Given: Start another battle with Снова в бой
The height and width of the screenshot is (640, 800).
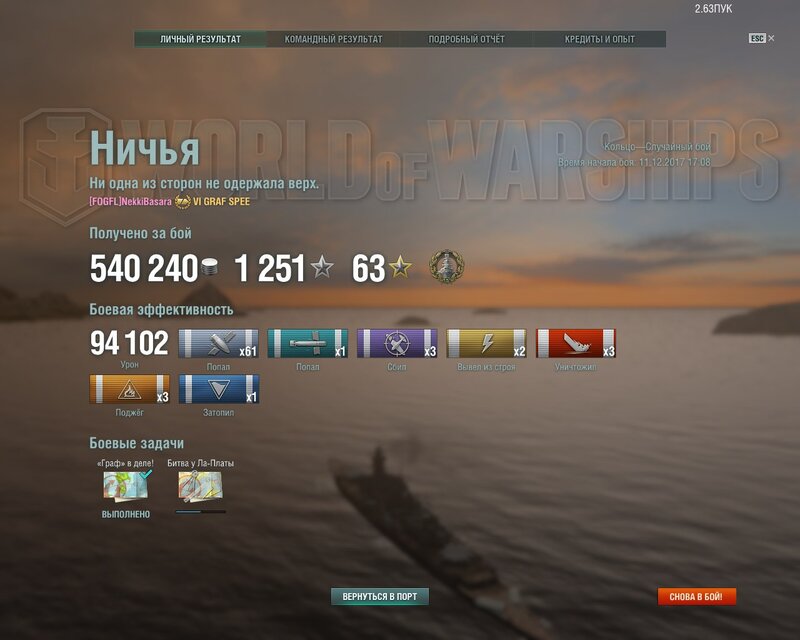Looking at the screenshot, I should [x=697, y=597].
